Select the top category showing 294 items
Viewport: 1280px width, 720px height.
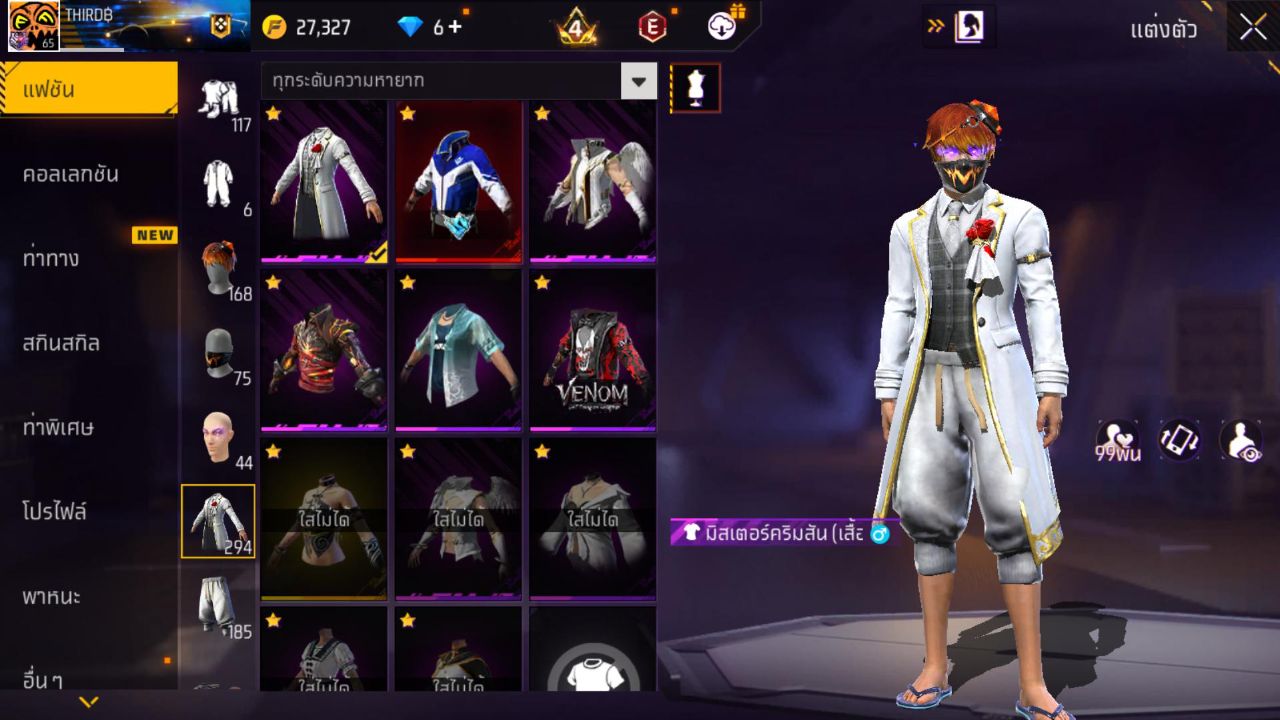pyautogui.click(x=220, y=518)
